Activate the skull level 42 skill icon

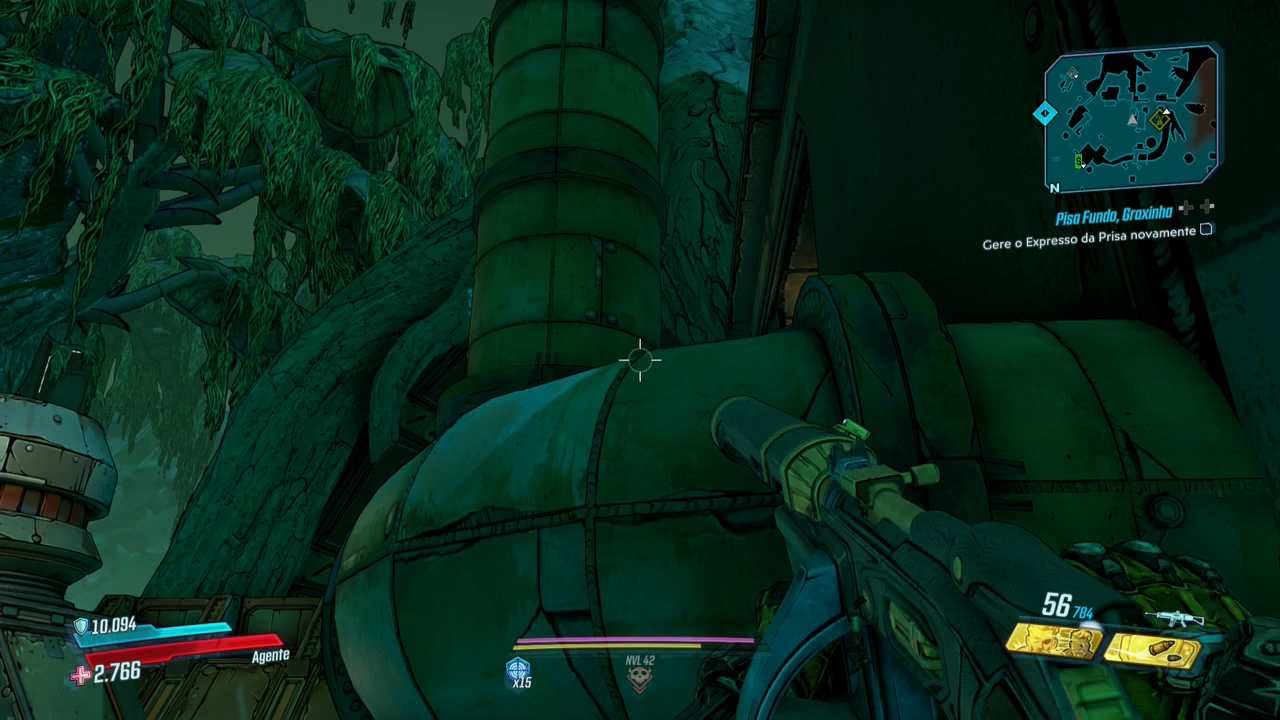point(639,678)
